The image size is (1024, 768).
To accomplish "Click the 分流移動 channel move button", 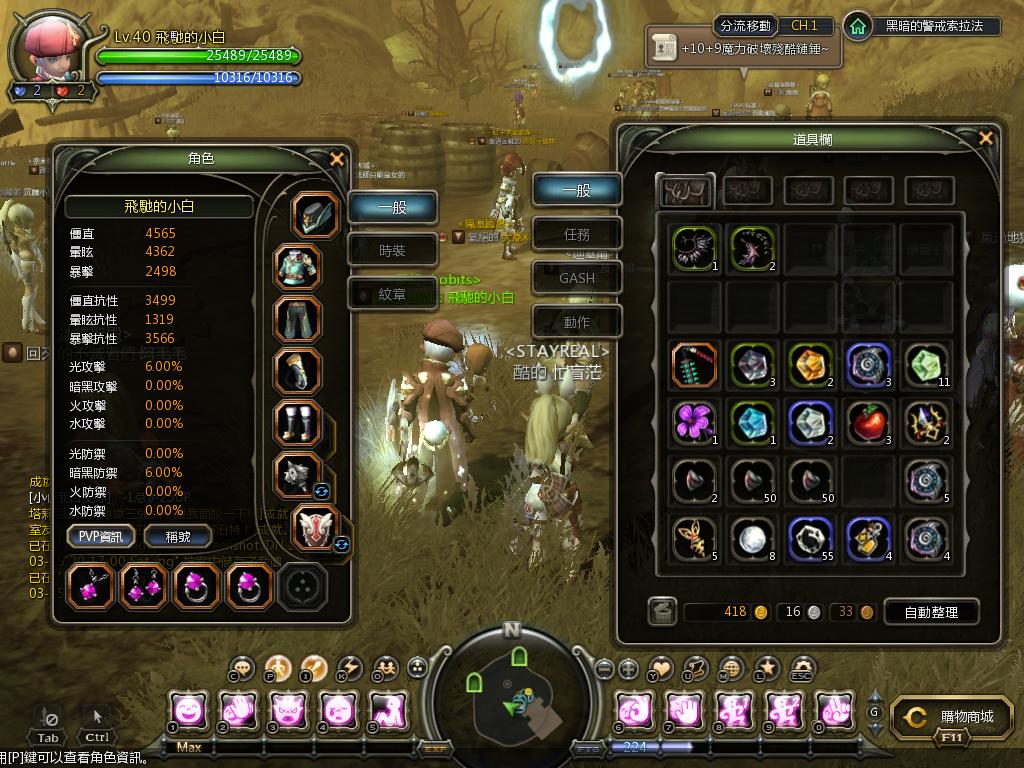I will [x=744, y=26].
